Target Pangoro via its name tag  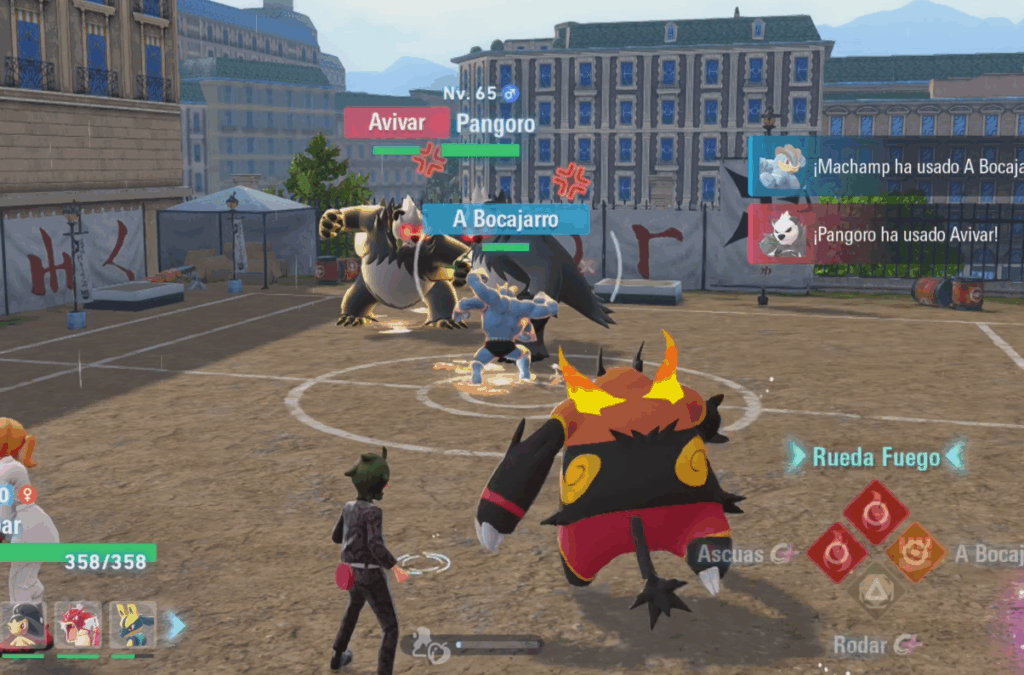[x=494, y=124]
